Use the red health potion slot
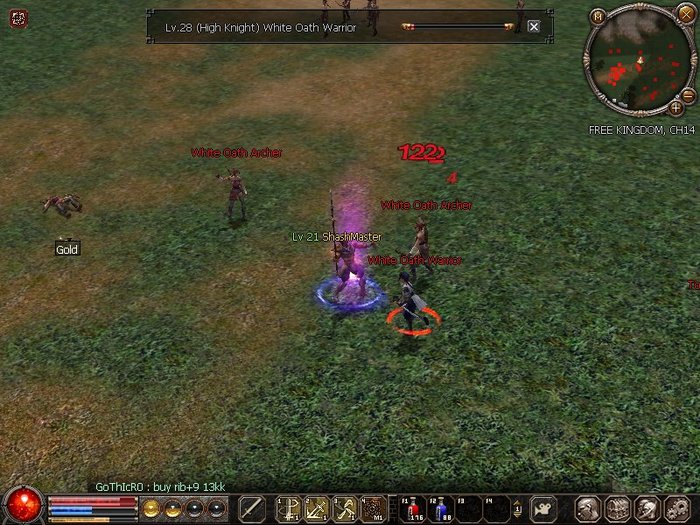This screenshot has height=525, width=700. tap(411, 507)
